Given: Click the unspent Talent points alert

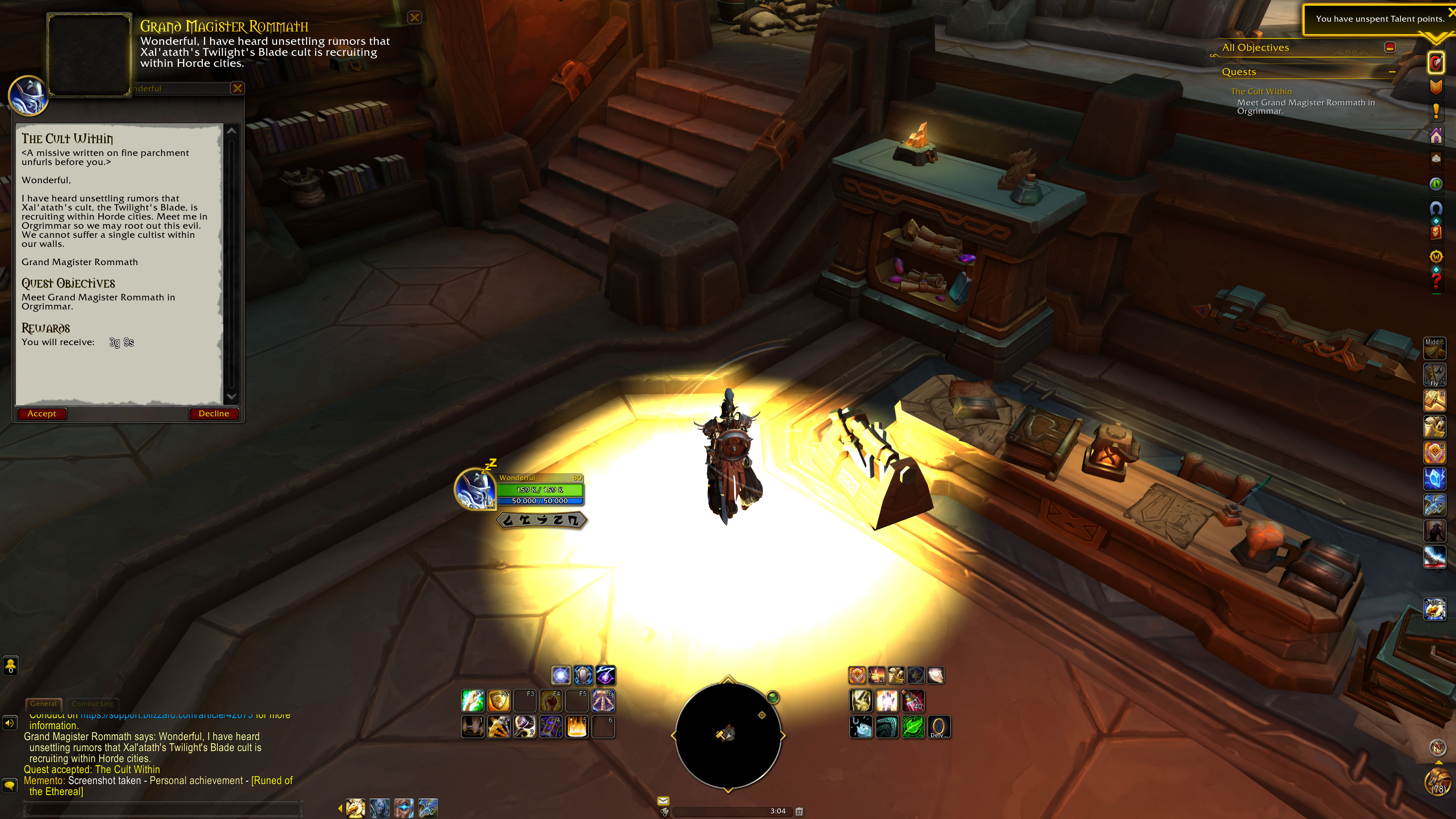Looking at the screenshot, I should click(x=1379, y=19).
